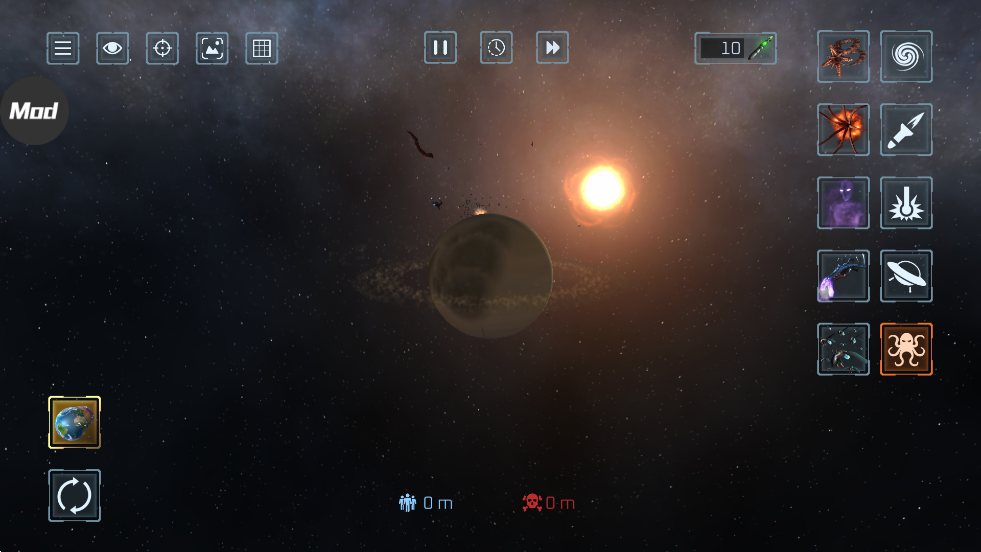Pause the simulation

(x=440, y=47)
